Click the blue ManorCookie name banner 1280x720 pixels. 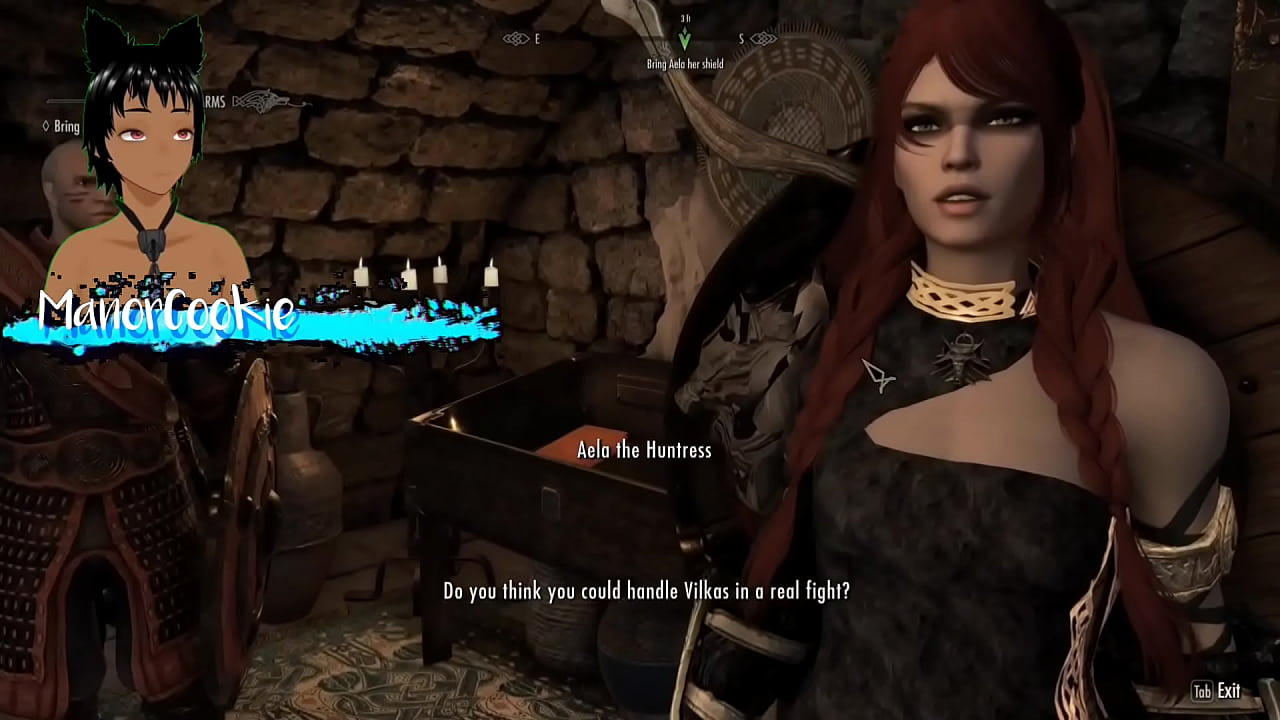(x=165, y=315)
